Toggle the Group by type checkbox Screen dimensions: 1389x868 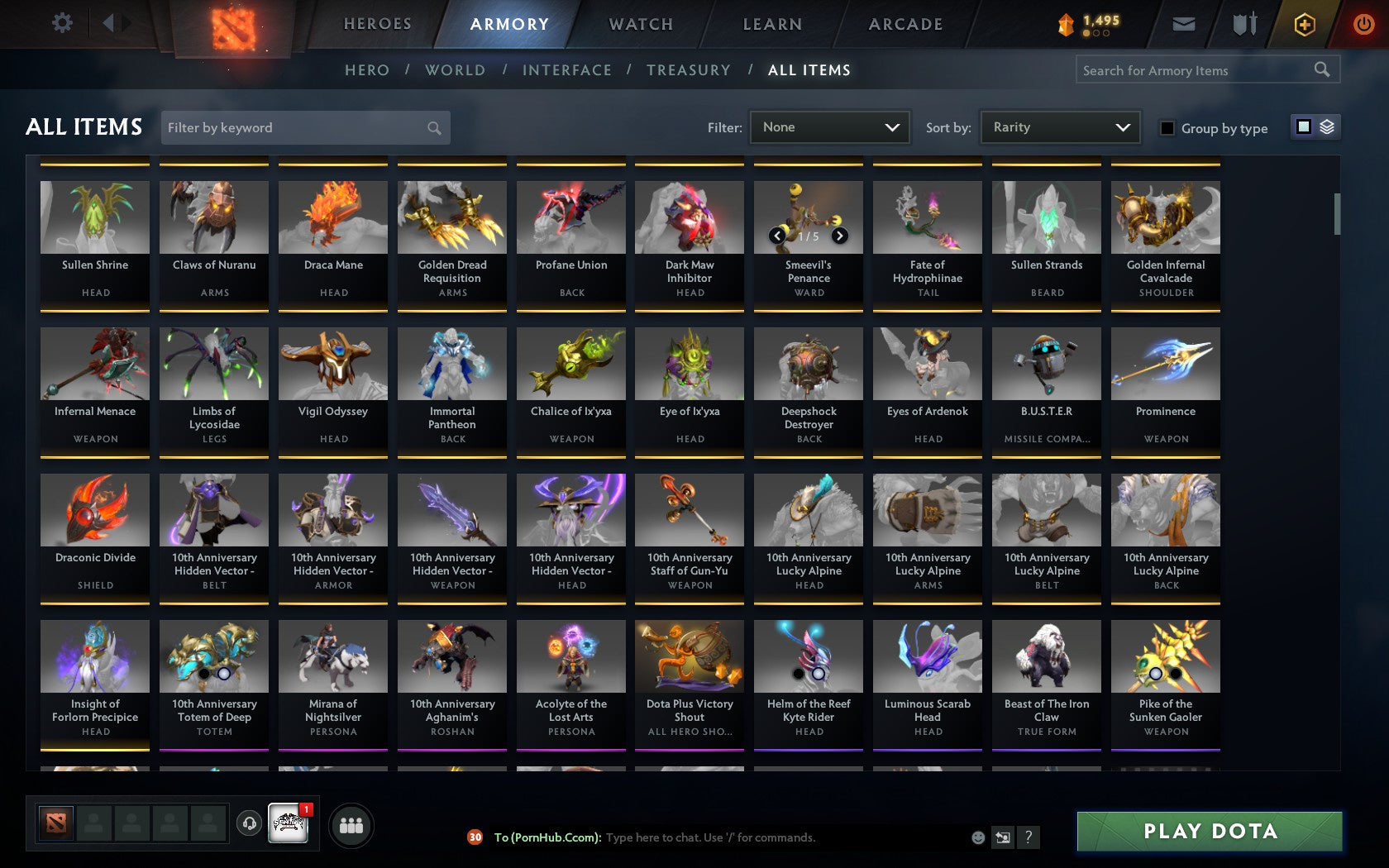coord(1166,128)
